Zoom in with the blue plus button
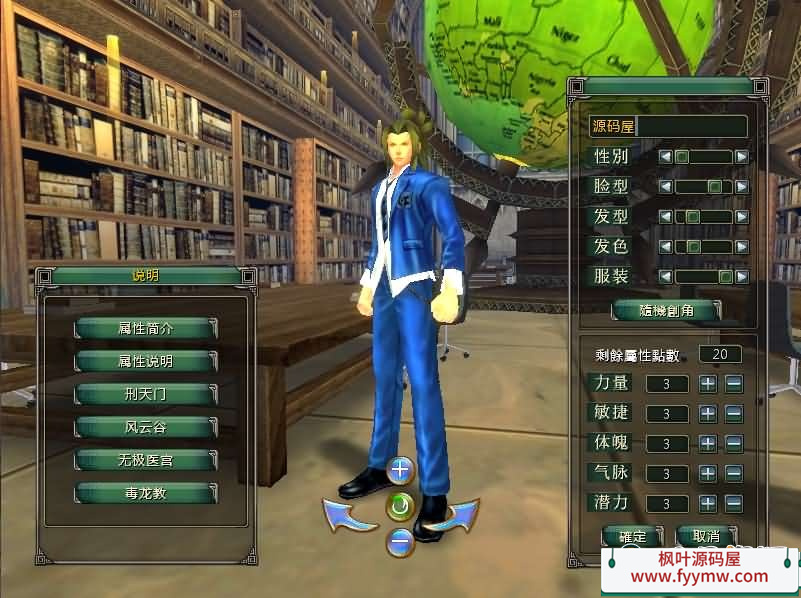Viewport: 801px width, 598px height. point(400,469)
